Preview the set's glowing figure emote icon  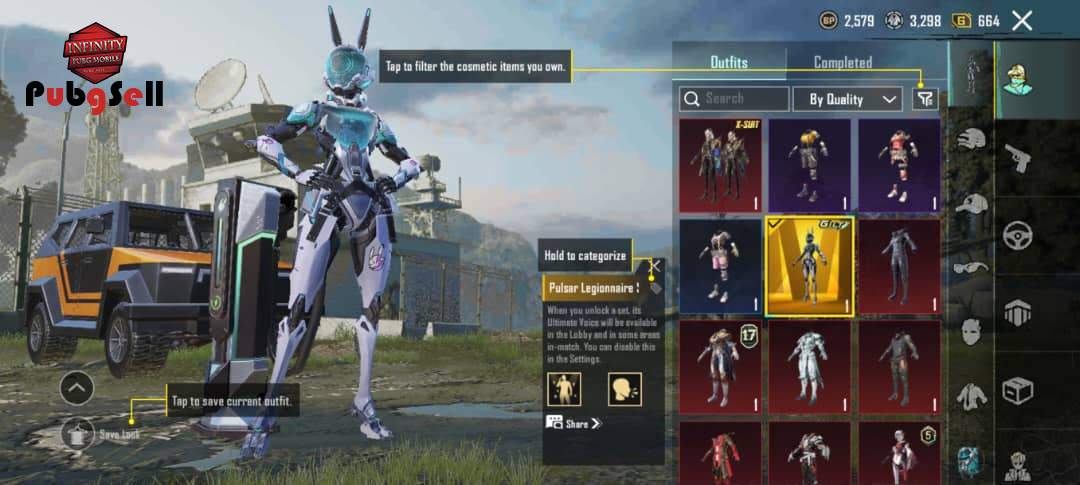click(x=564, y=388)
